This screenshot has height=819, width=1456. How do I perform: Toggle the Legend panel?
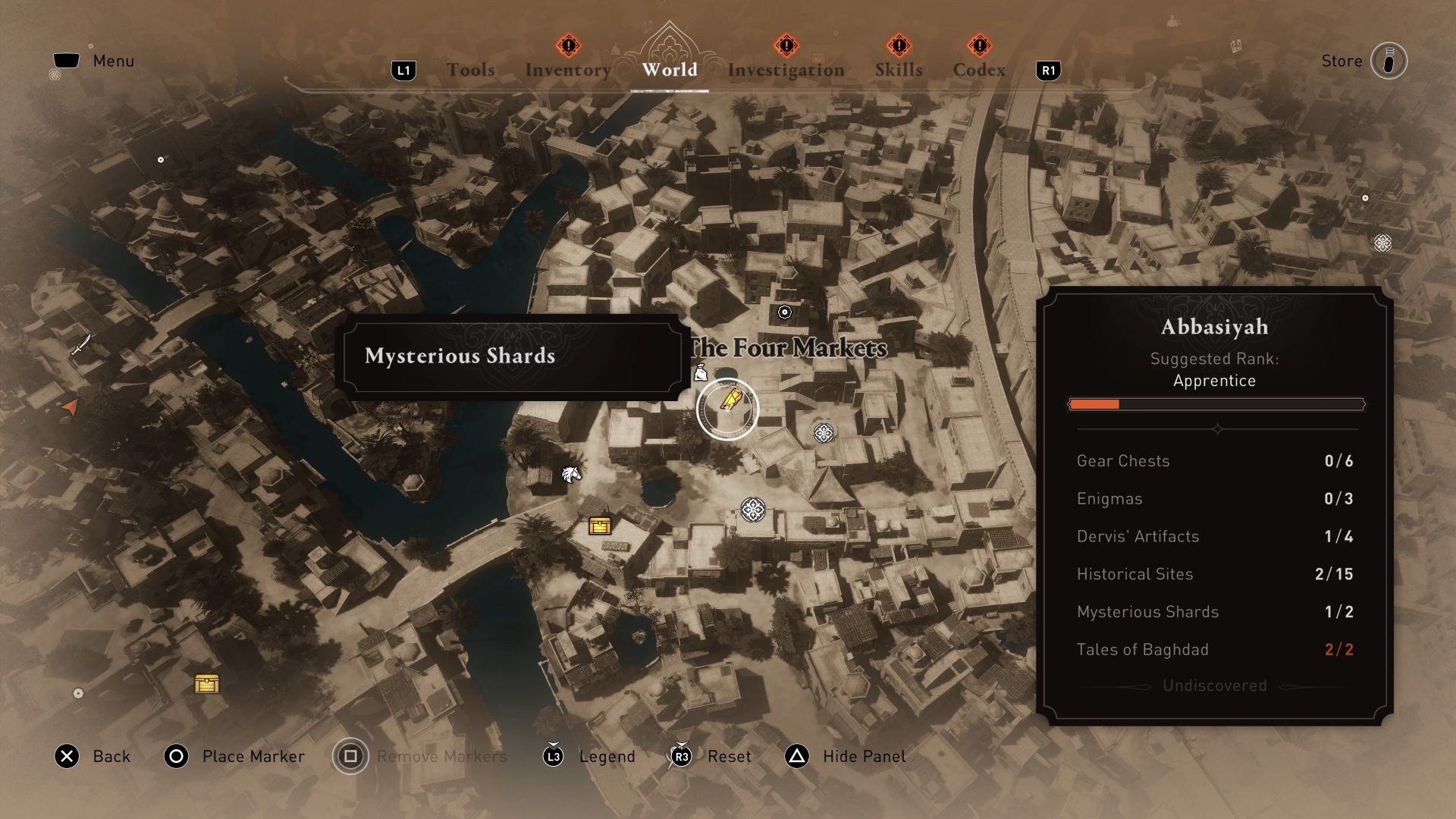point(606,756)
